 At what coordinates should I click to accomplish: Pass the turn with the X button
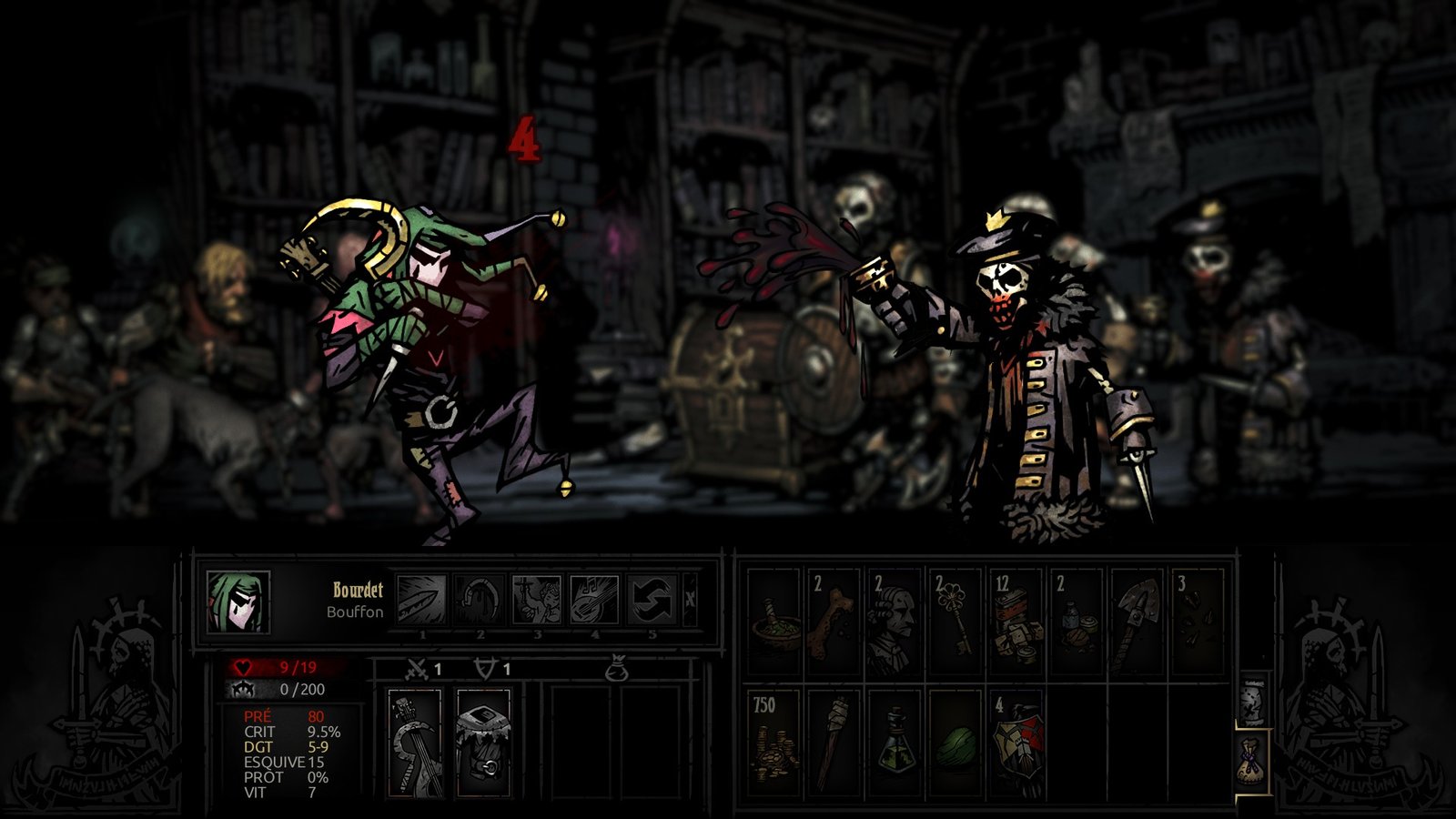click(x=690, y=600)
